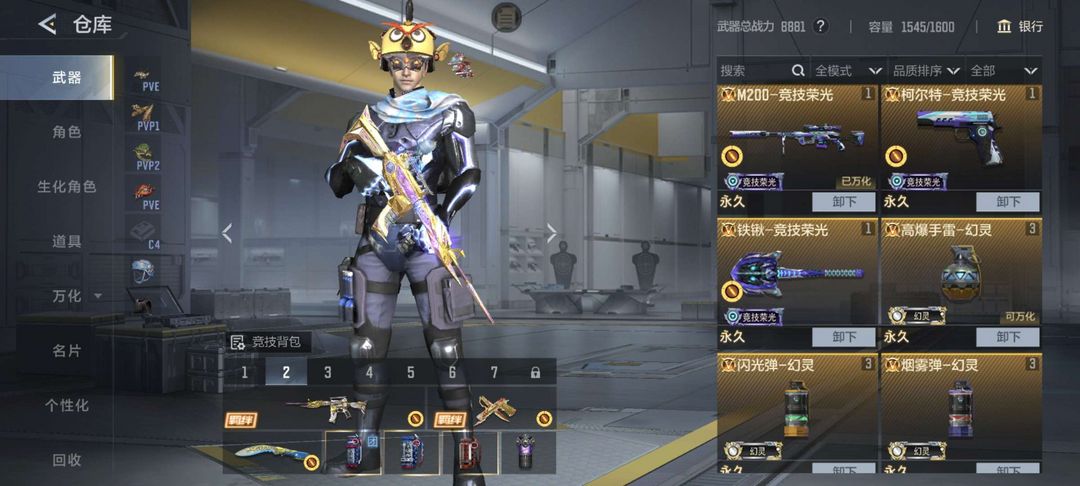
Task: Select the 高爆手雷-幻灵 grenade card
Action: click(961, 270)
